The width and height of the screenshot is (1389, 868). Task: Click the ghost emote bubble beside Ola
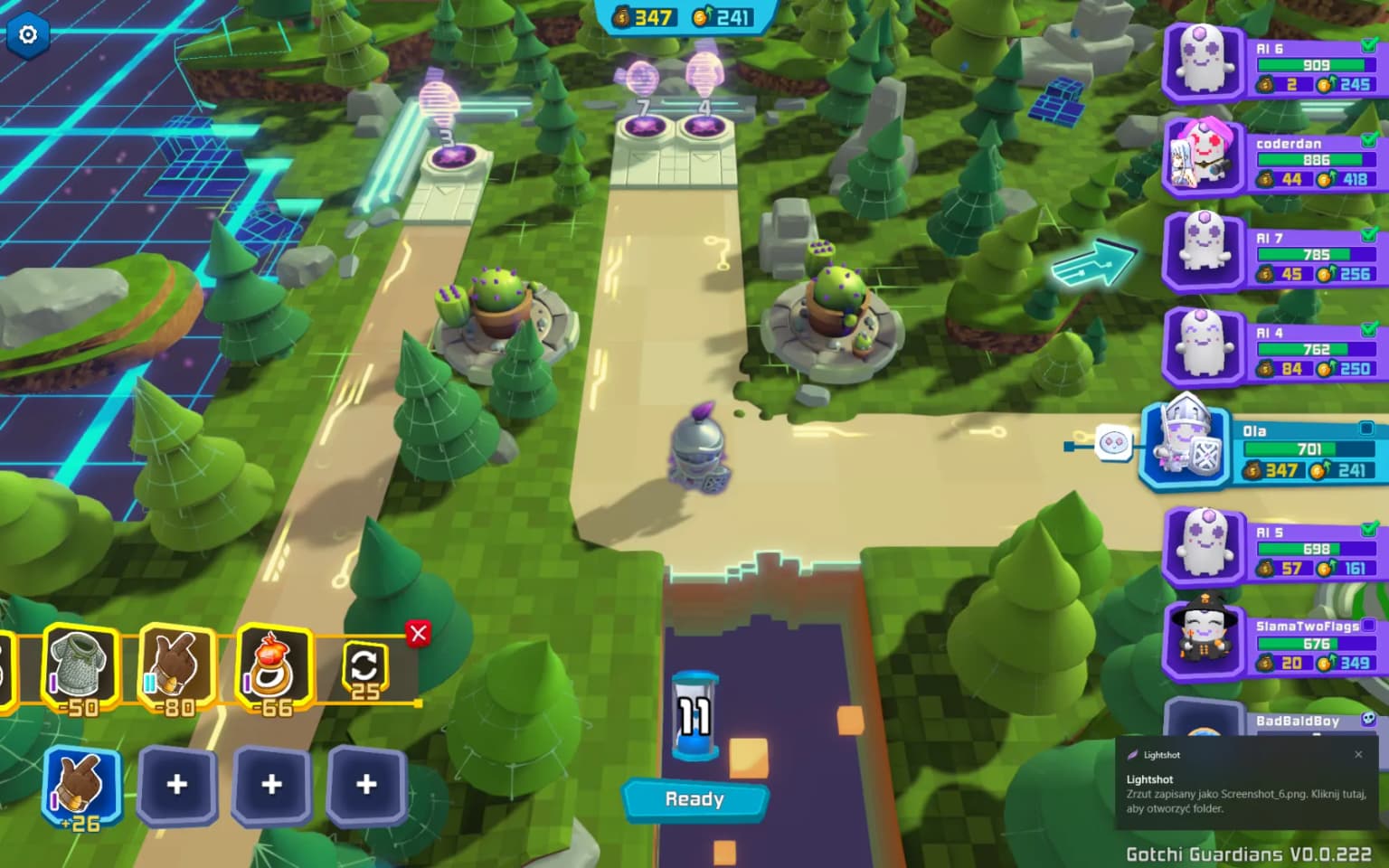(x=1112, y=443)
